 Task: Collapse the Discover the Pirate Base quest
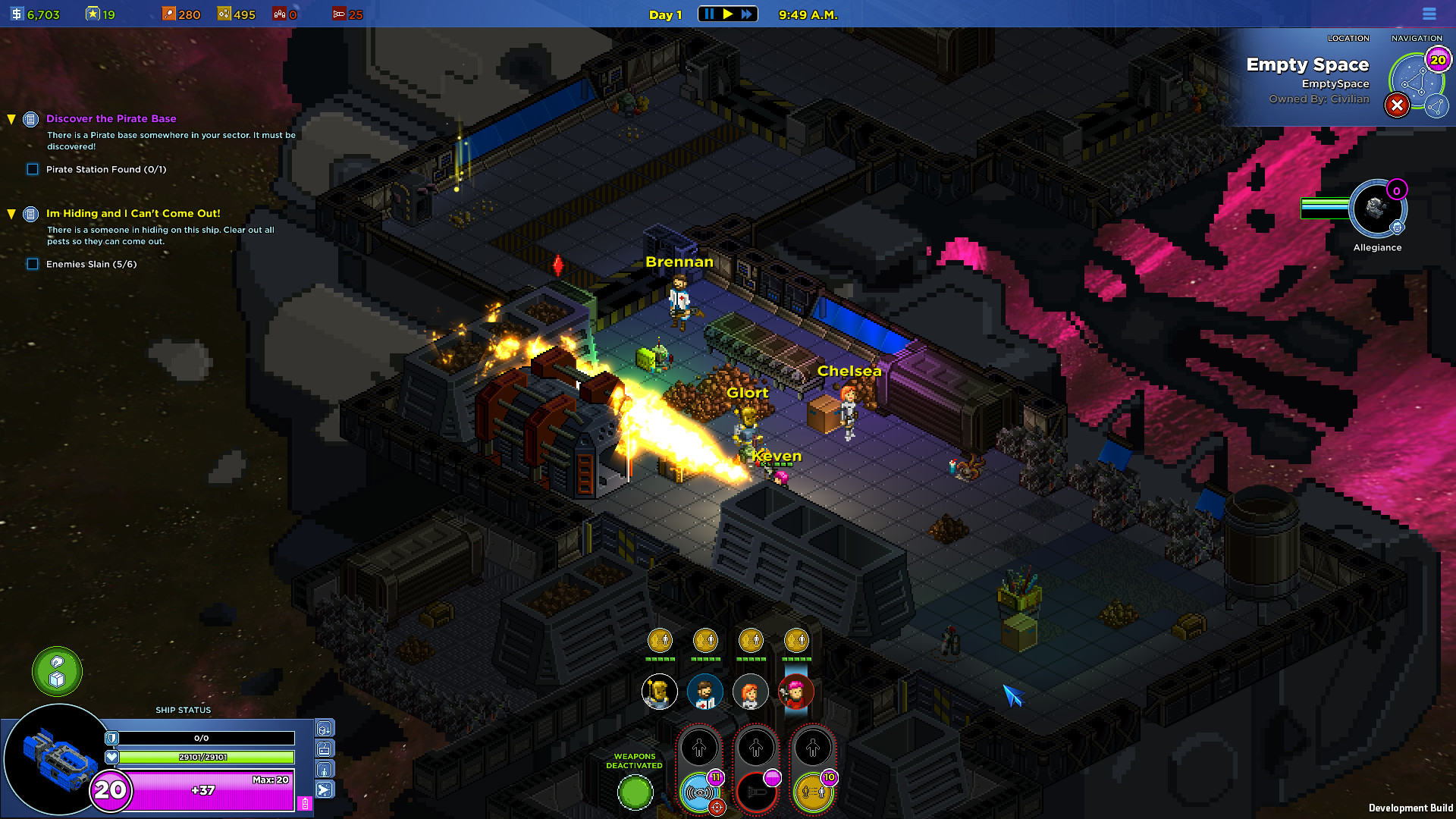pos(11,119)
